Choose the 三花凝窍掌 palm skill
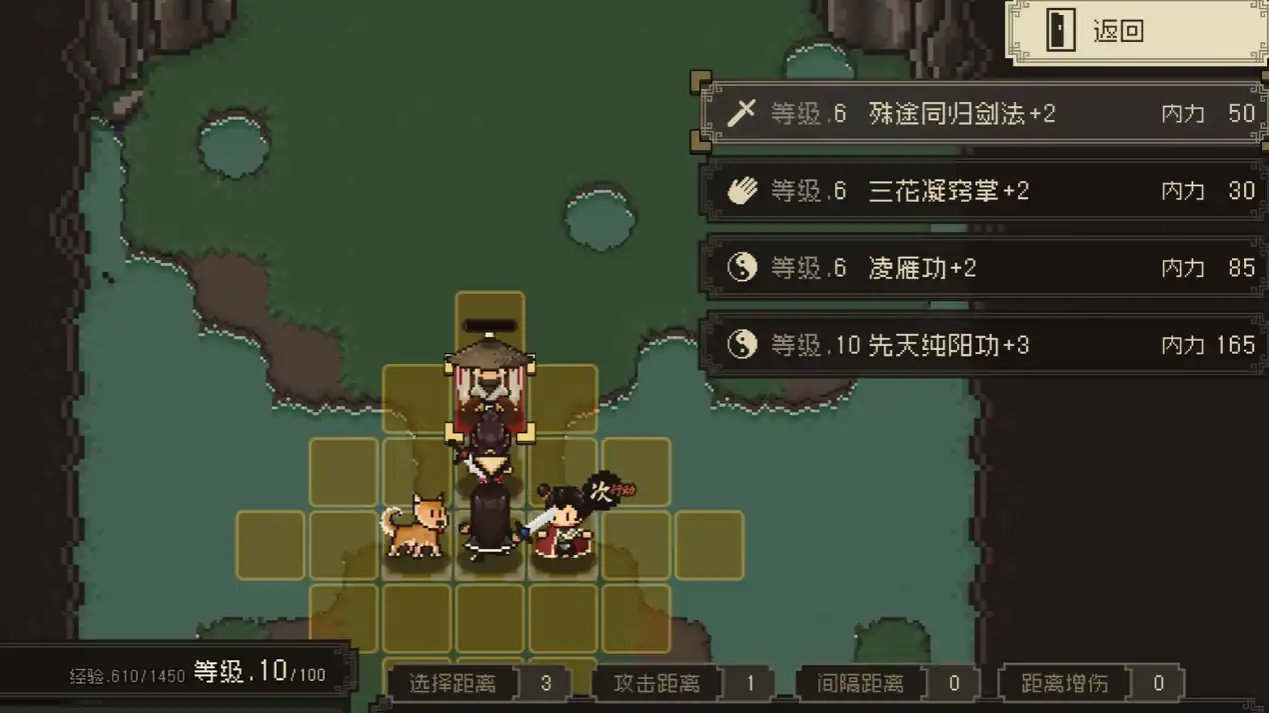This screenshot has height=713, width=1269. [985, 190]
